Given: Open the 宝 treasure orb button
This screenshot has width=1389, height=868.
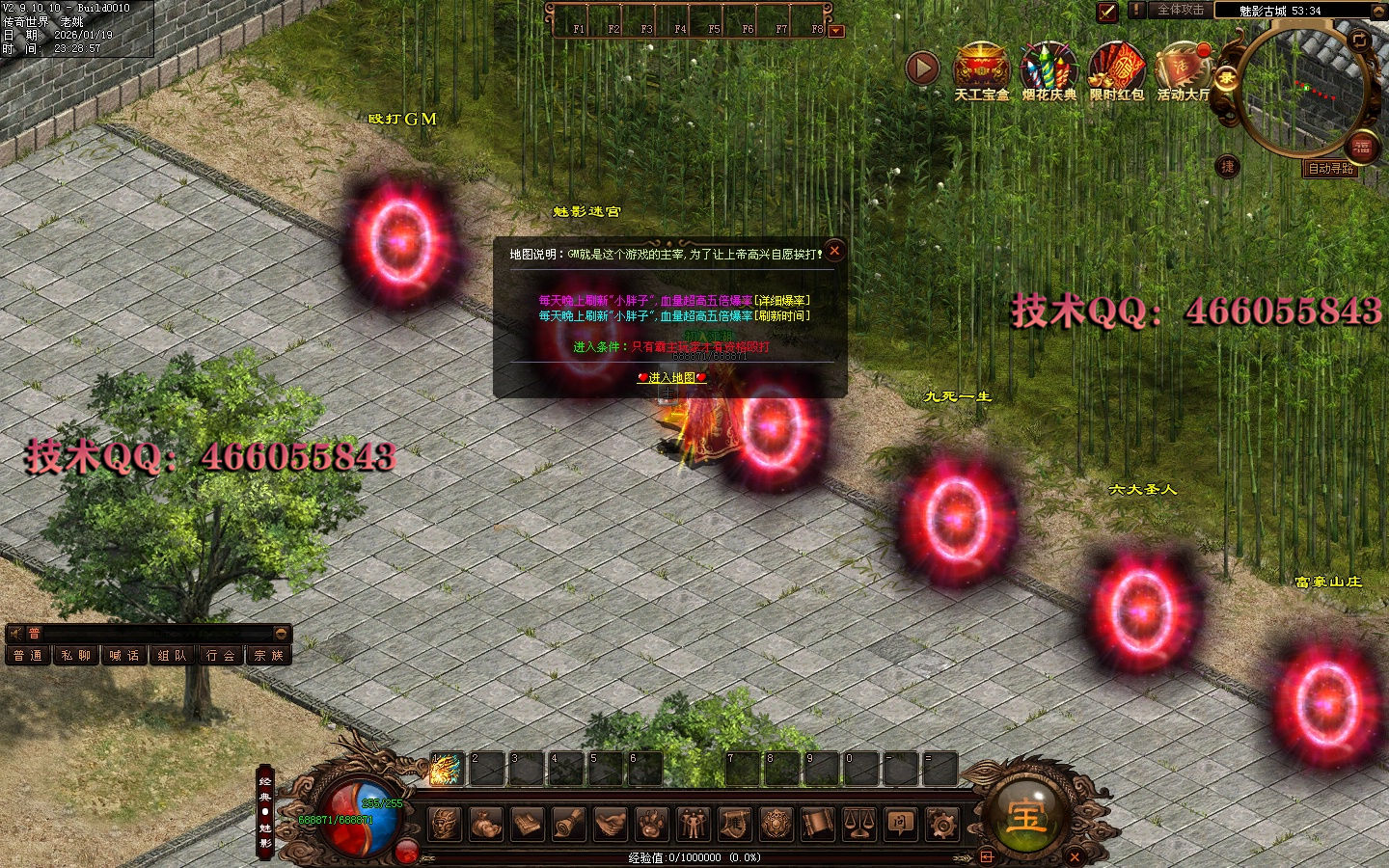Looking at the screenshot, I should point(1026,816).
